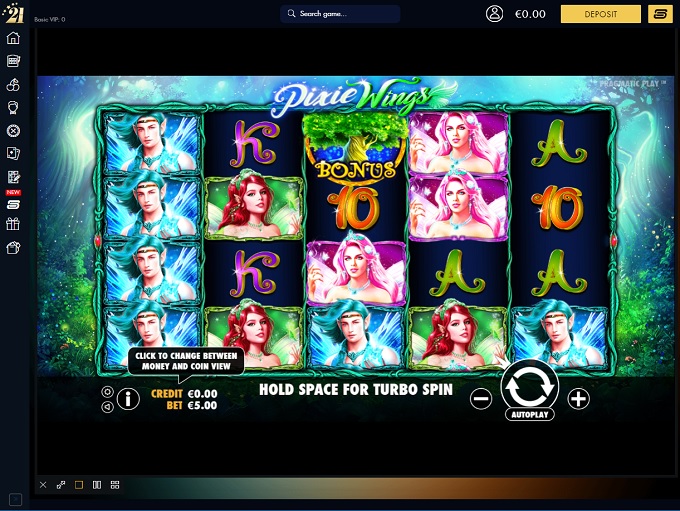The width and height of the screenshot is (680, 511).
Task: Open the gift box promotions
Action: coord(14,224)
